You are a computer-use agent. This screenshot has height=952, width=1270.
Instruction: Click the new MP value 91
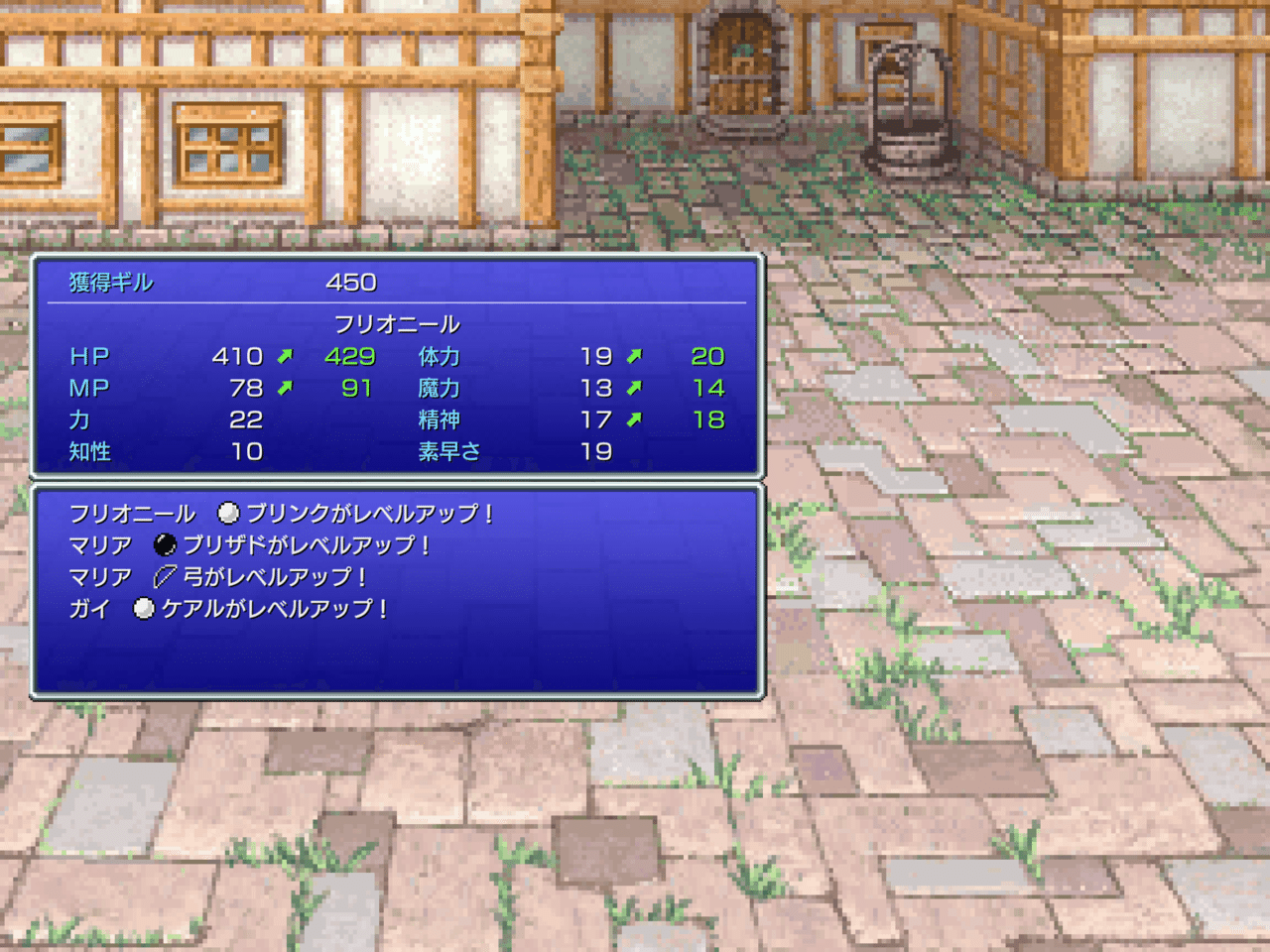tap(357, 388)
